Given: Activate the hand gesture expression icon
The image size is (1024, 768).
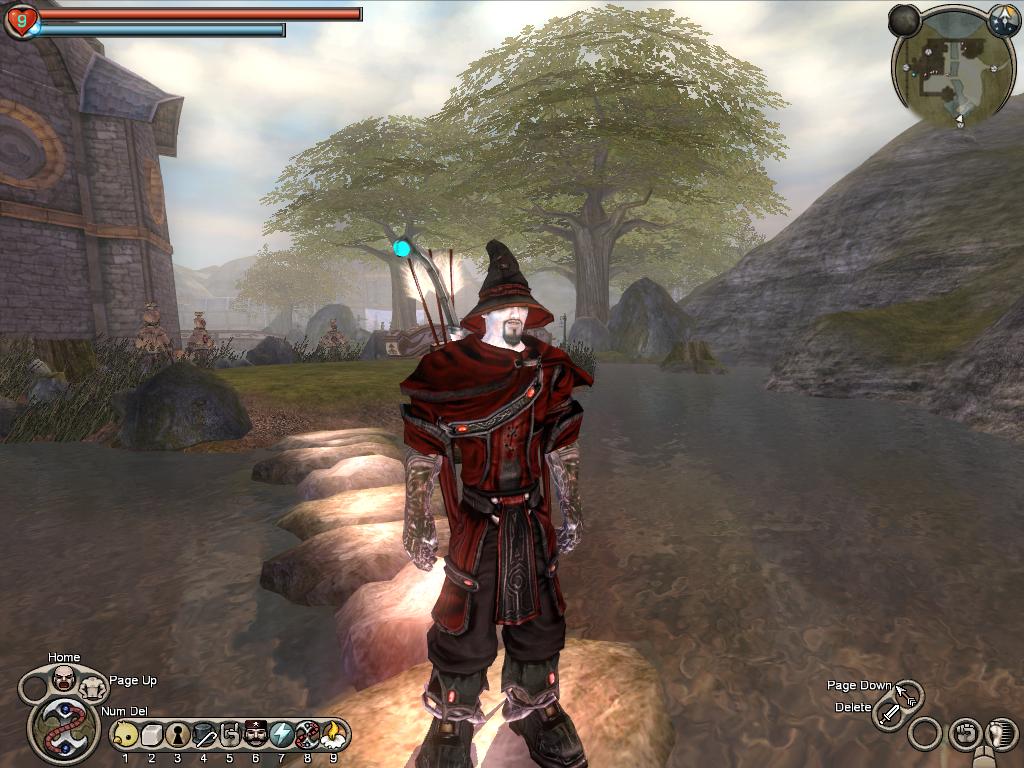Looking at the screenshot, I should tap(230, 736).
